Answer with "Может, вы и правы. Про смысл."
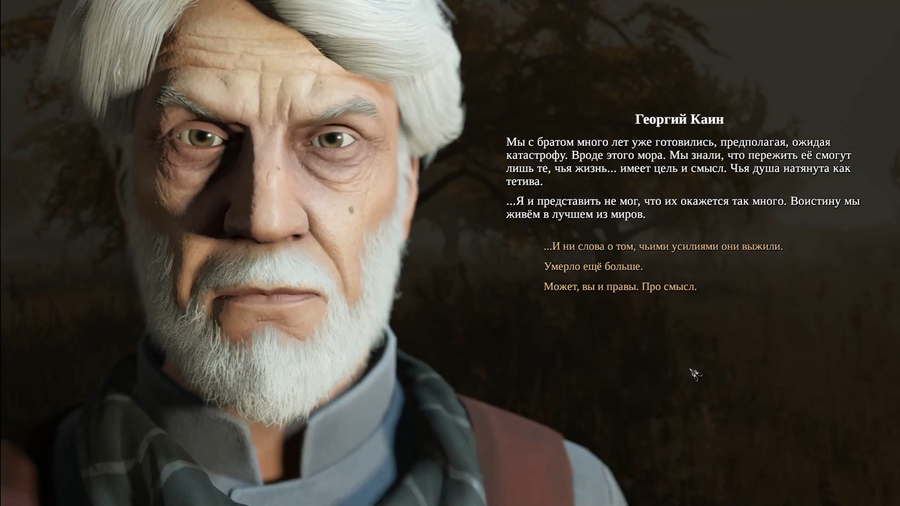 (x=620, y=287)
